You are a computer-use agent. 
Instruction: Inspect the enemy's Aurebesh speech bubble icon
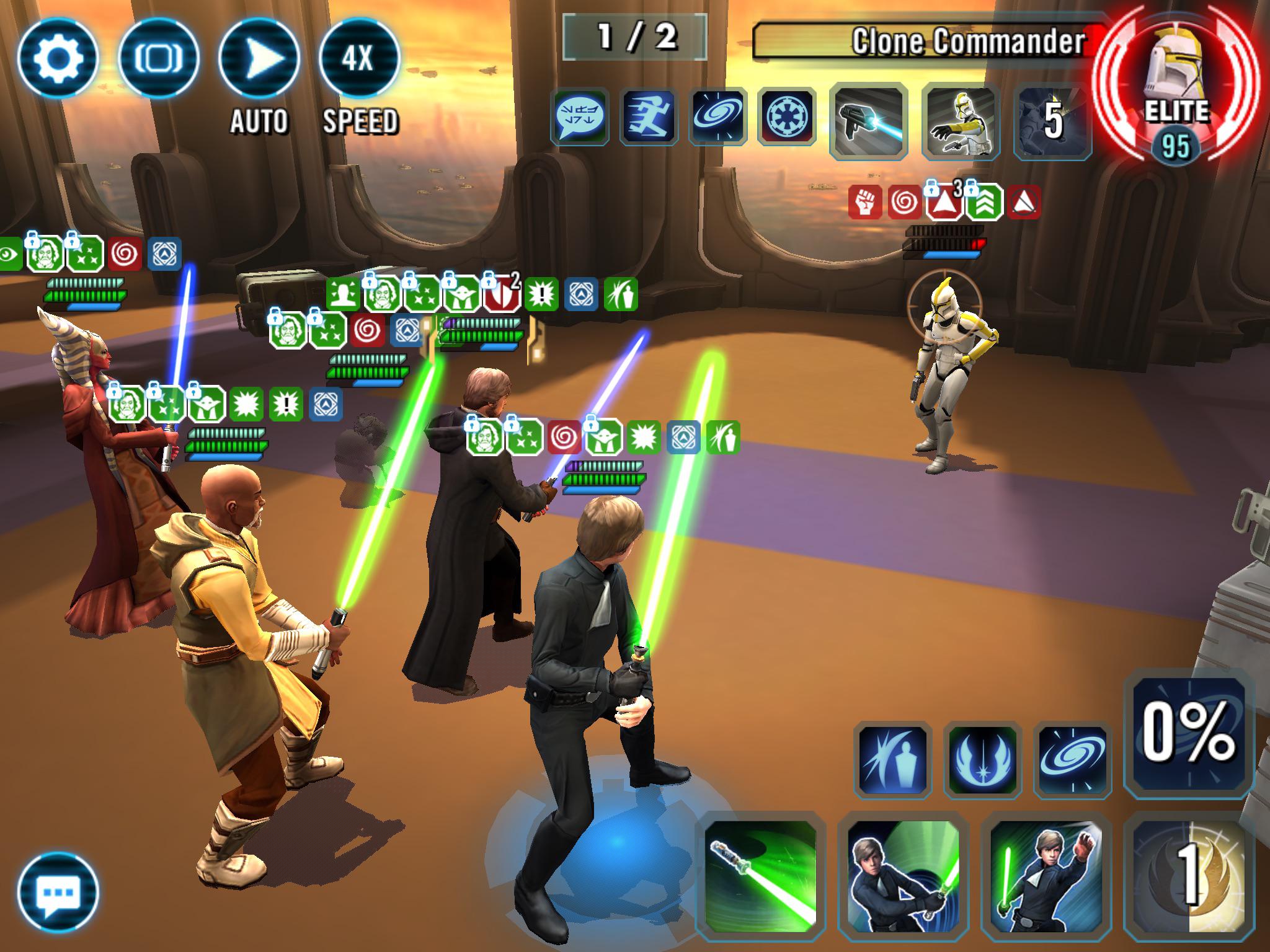580,118
